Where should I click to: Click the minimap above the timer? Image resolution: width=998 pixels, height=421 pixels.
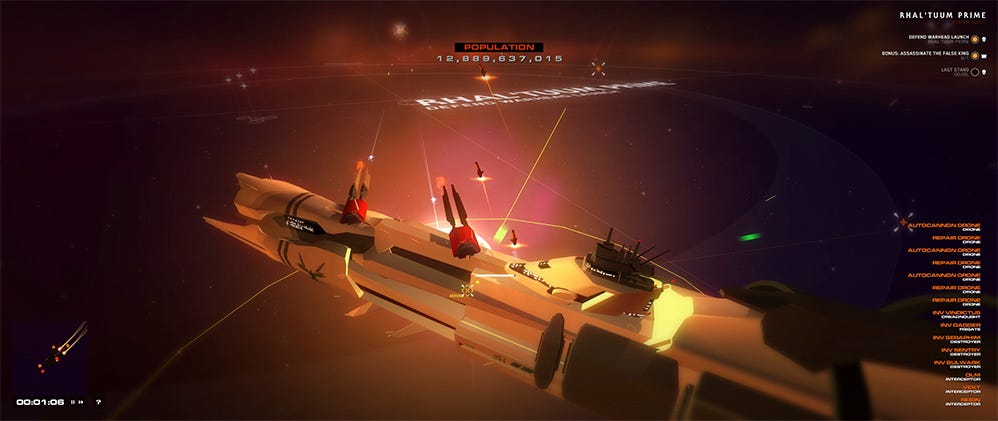coord(46,353)
